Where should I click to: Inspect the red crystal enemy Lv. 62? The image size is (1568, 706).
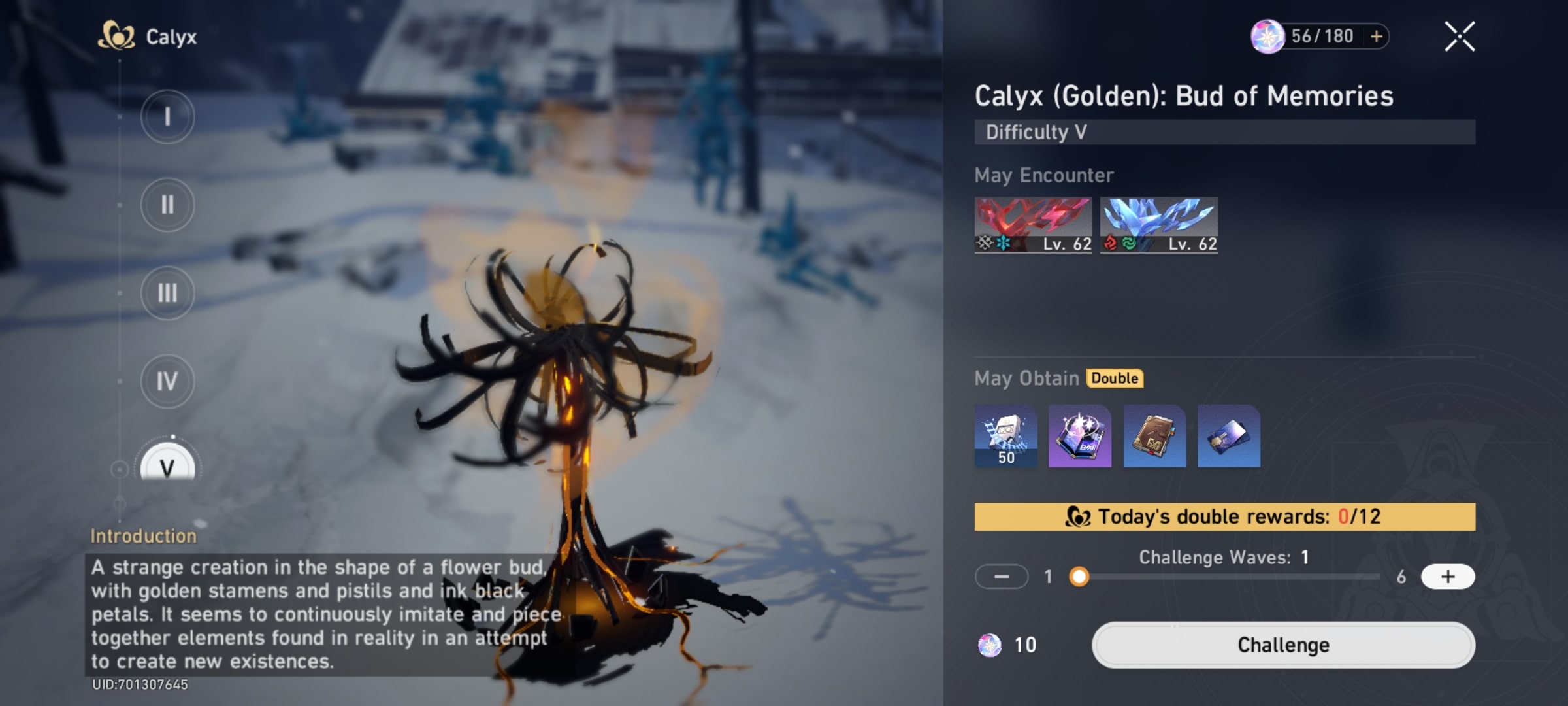[1033, 225]
